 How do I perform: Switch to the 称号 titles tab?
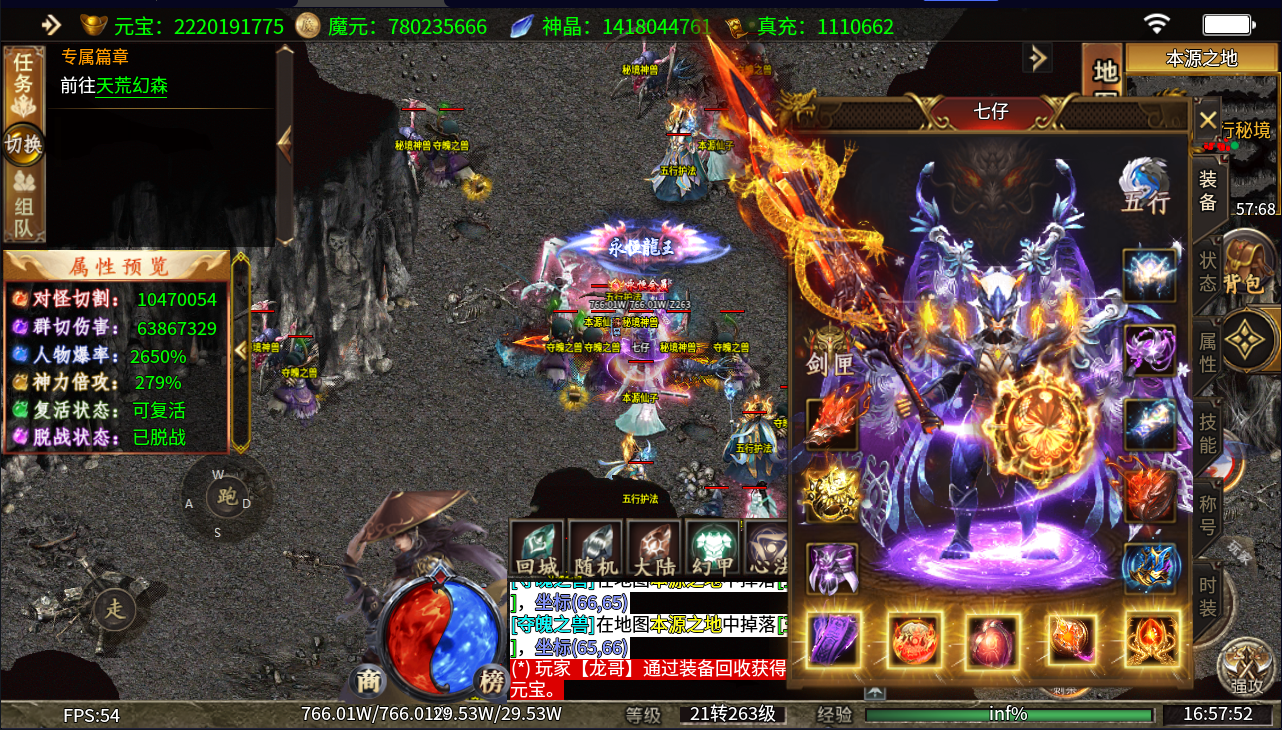[1208, 514]
